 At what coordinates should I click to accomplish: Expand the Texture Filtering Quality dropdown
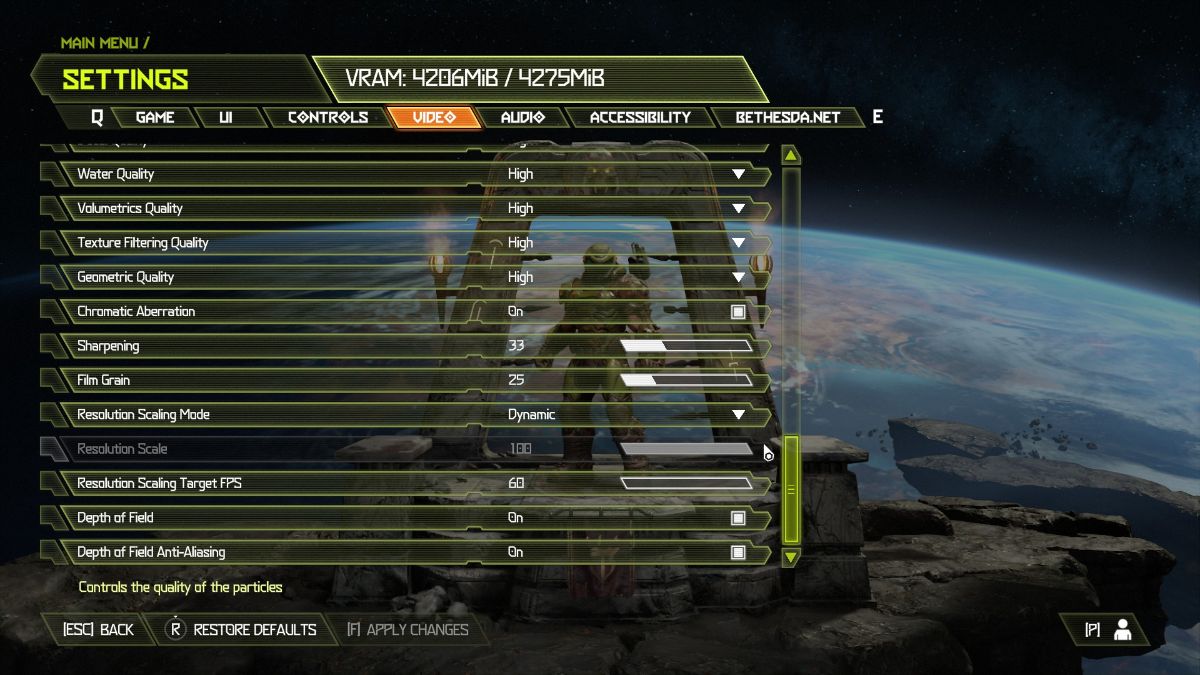(738, 243)
